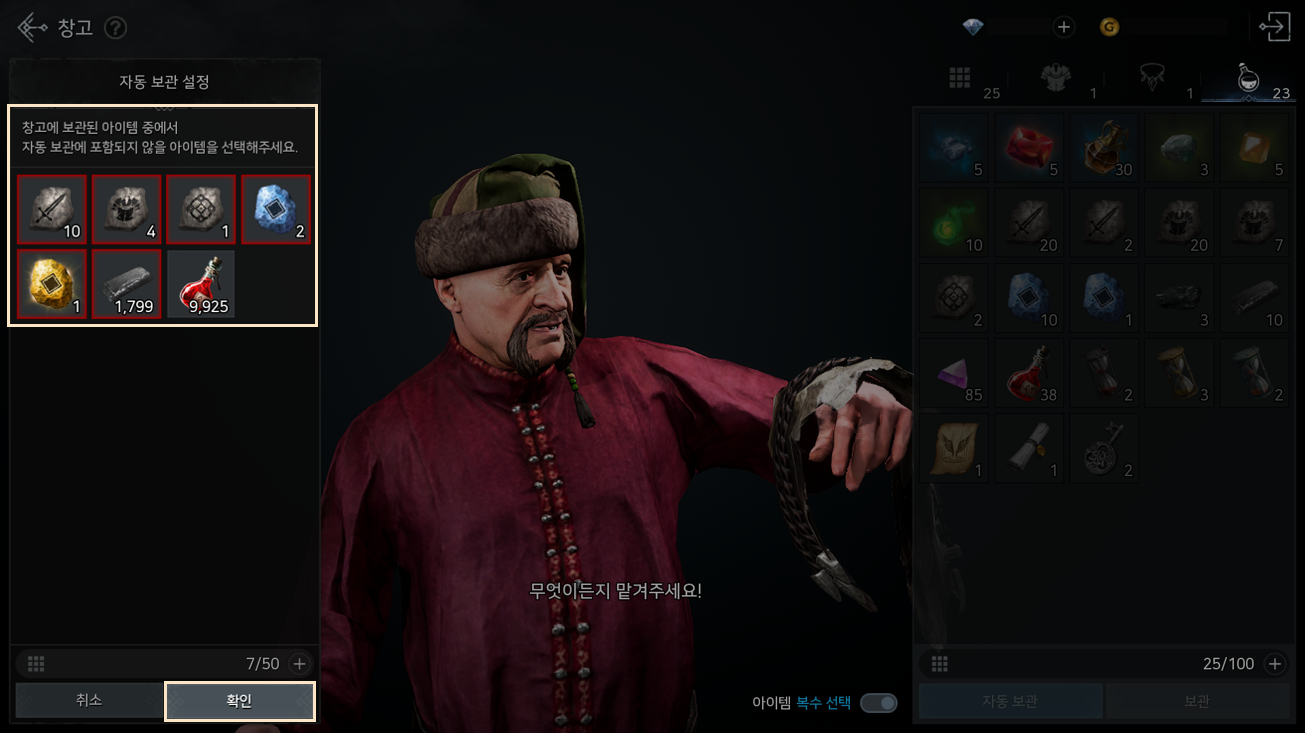1305x733 pixels.
Task: Choose the red potion stack of 9,925
Action: (201, 284)
